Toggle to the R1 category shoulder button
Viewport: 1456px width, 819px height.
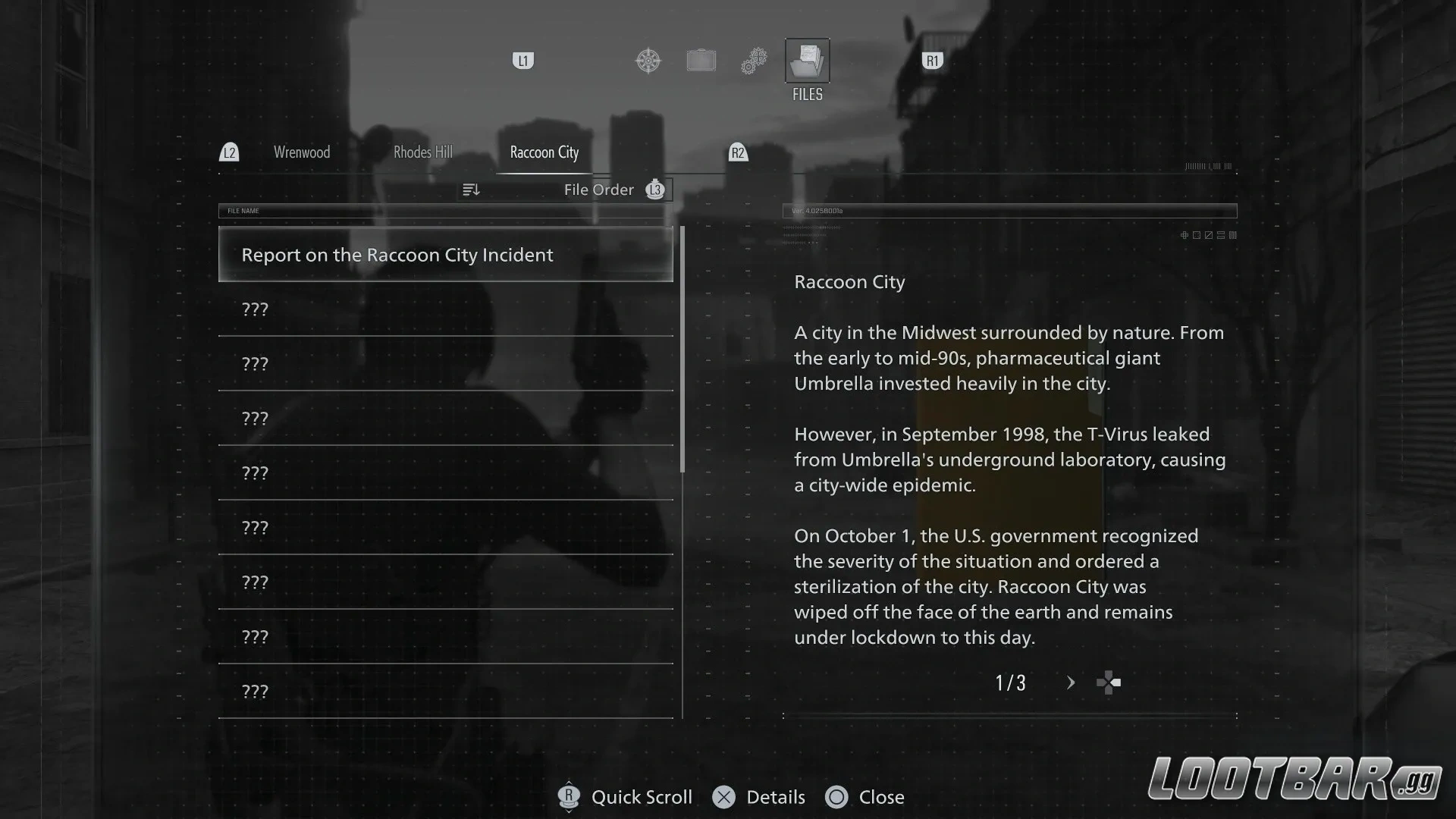click(932, 61)
